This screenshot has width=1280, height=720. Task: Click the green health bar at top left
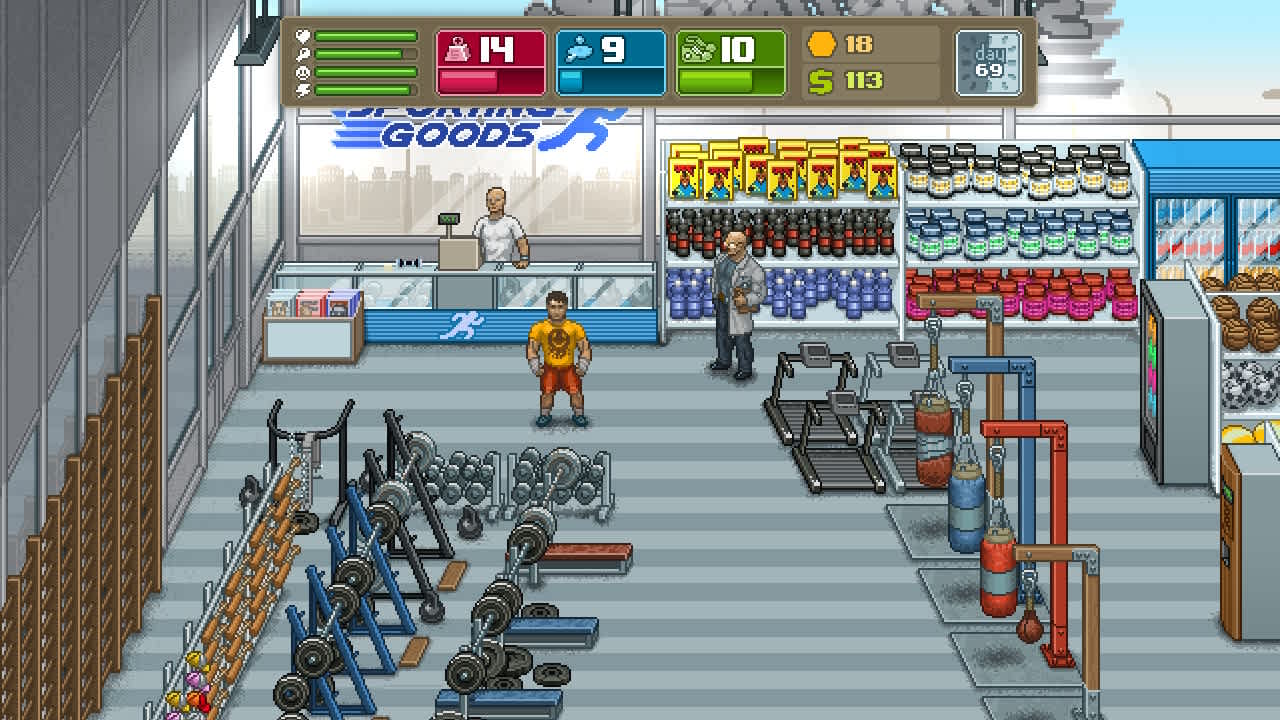(x=365, y=35)
